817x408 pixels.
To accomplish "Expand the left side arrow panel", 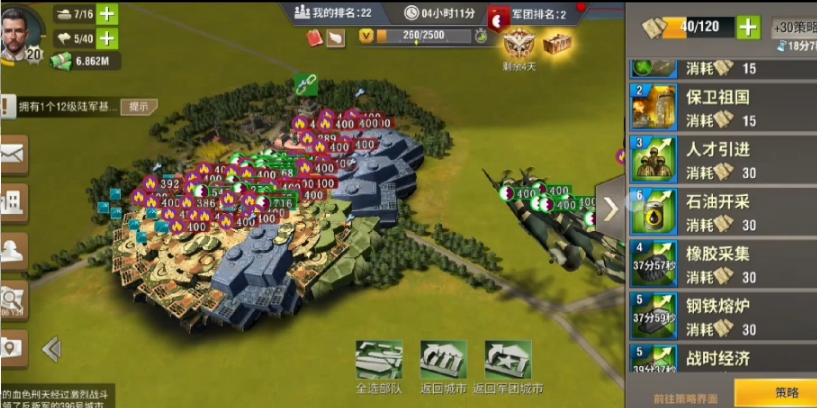I will [x=52, y=348].
